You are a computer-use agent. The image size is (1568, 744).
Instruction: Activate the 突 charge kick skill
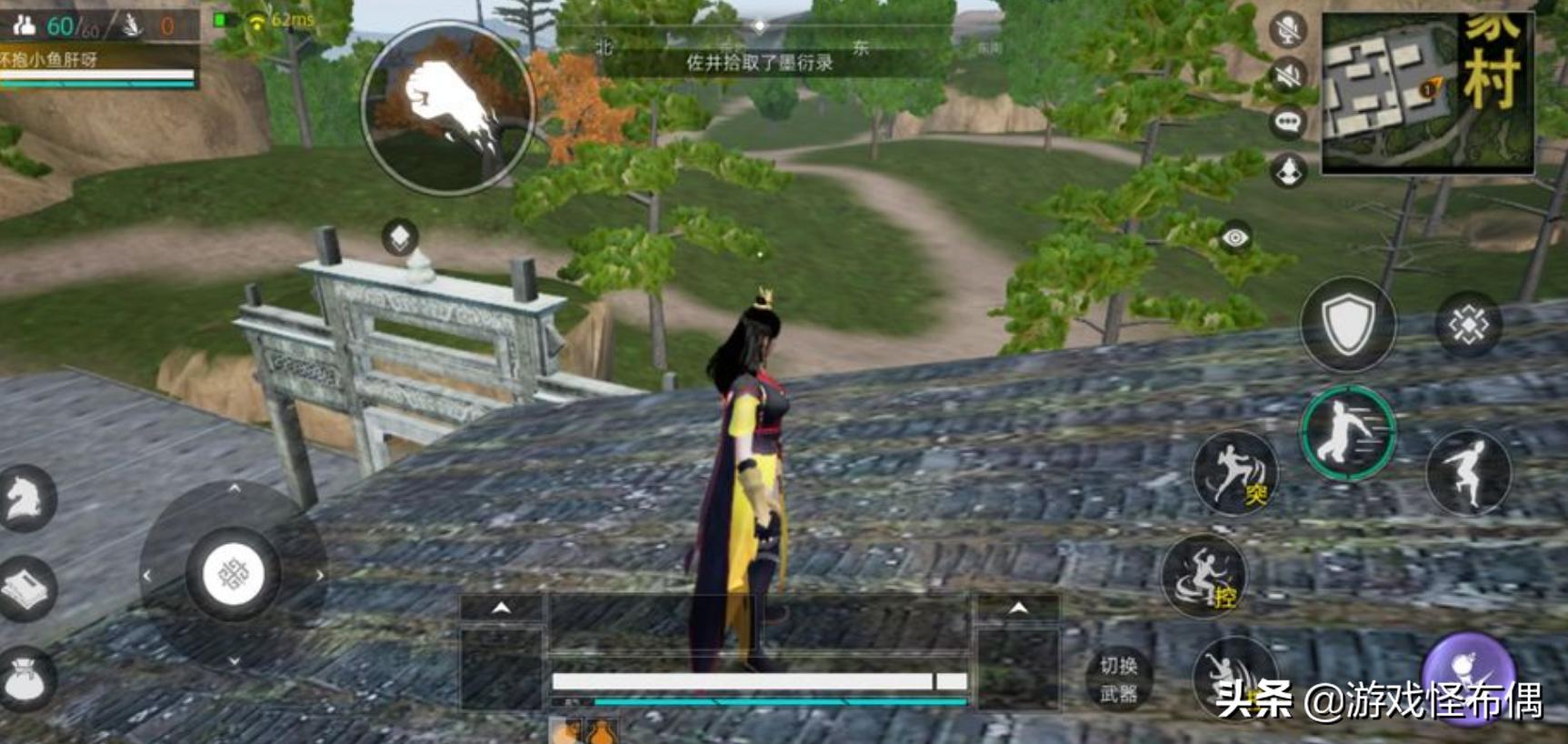click(x=1234, y=473)
